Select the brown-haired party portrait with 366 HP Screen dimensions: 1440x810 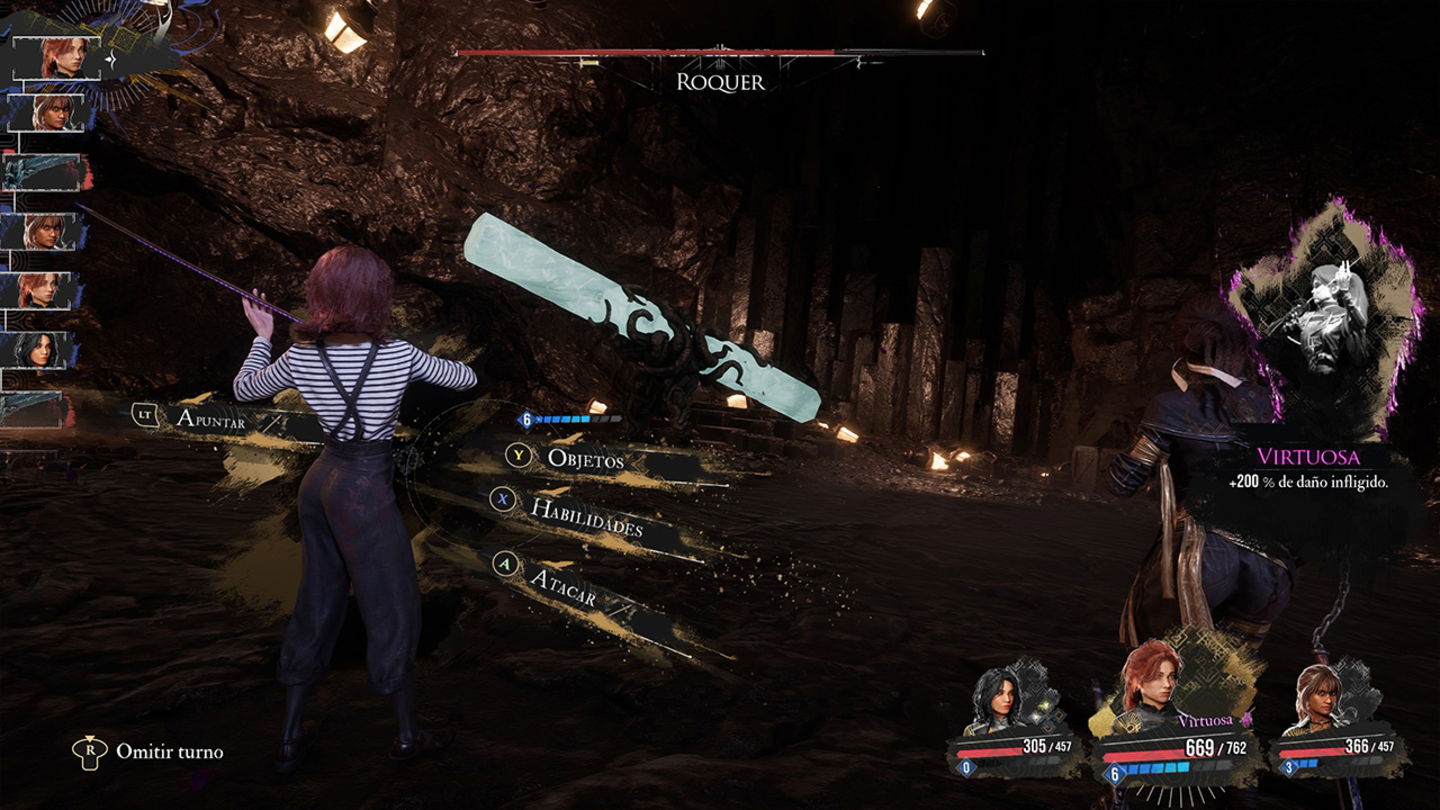(x=1318, y=700)
